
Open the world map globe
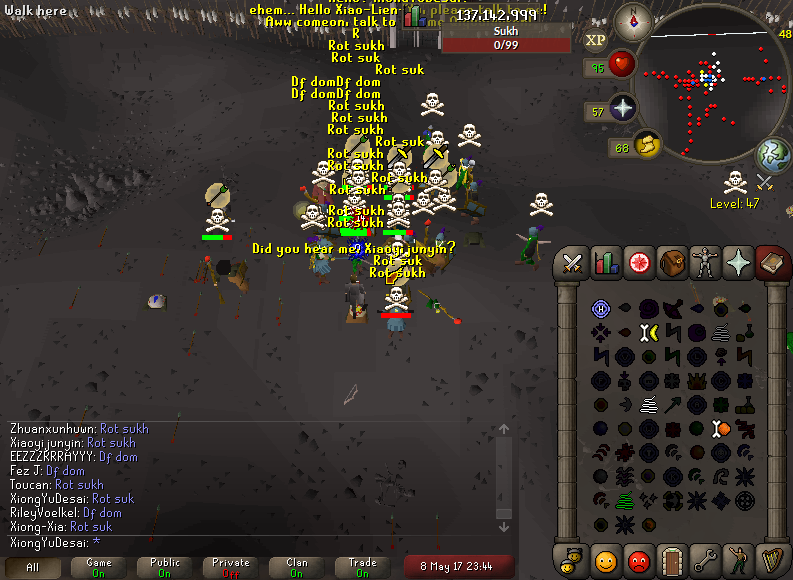click(x=773, y=154)
